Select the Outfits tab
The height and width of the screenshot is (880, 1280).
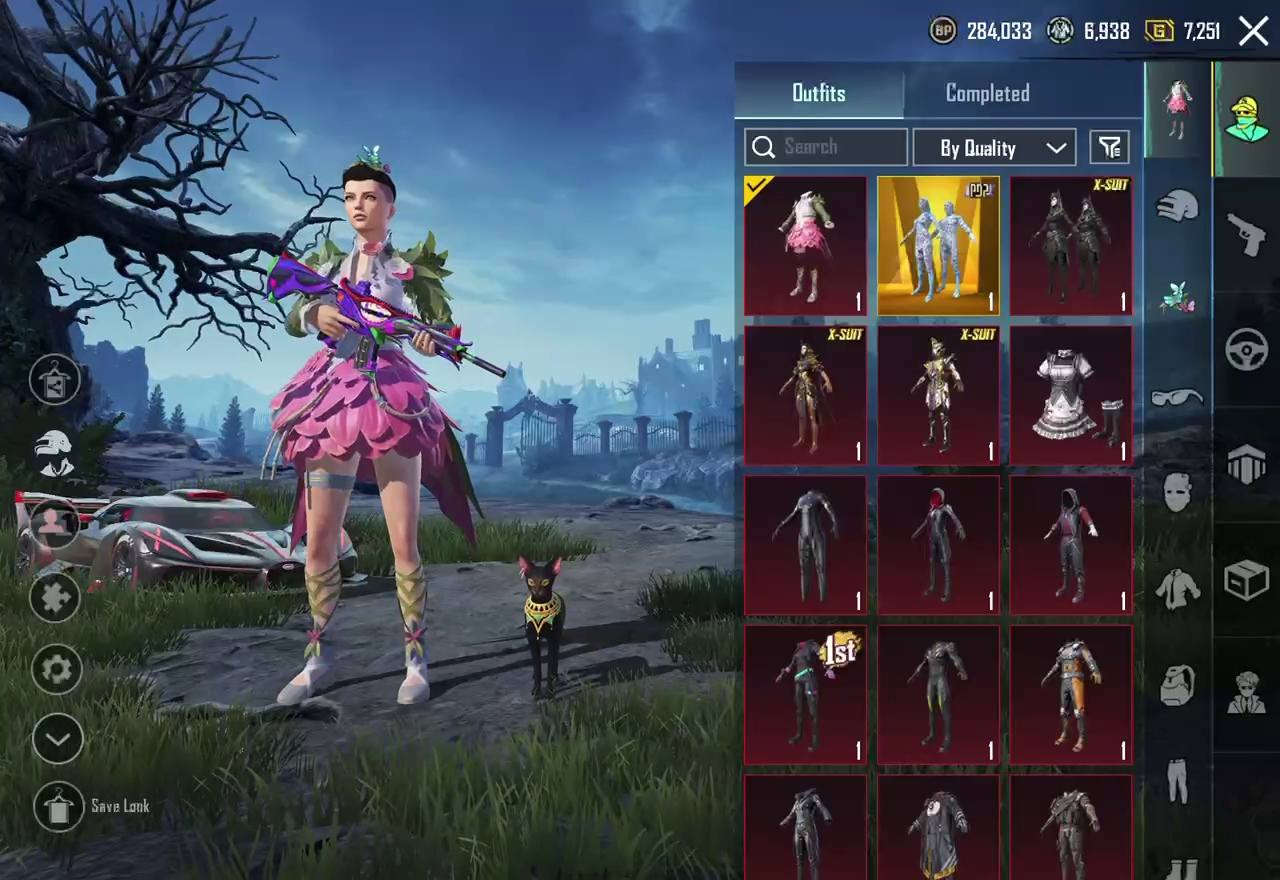[819, 93]
